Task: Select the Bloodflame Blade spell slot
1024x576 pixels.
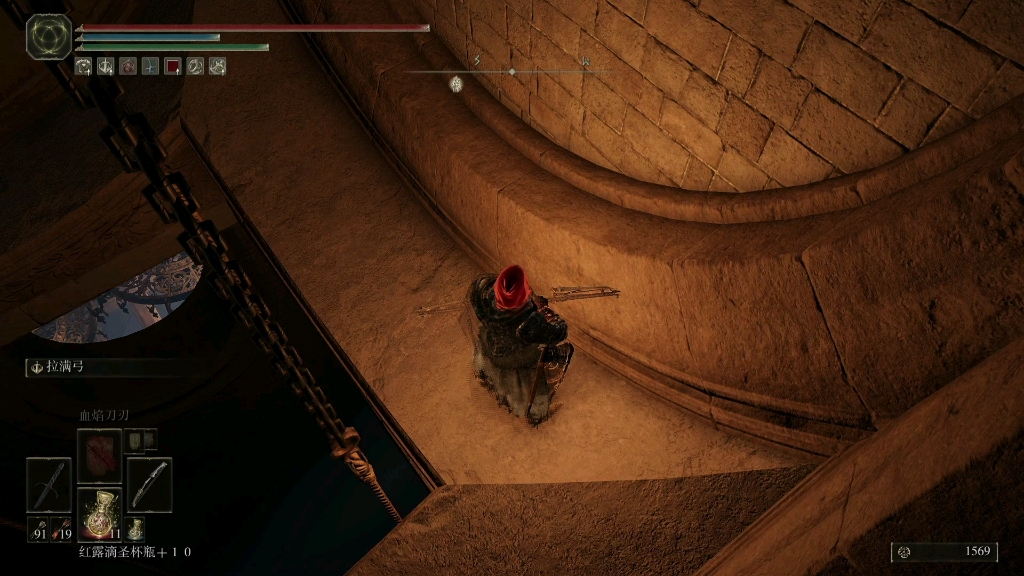Action: 99,455
